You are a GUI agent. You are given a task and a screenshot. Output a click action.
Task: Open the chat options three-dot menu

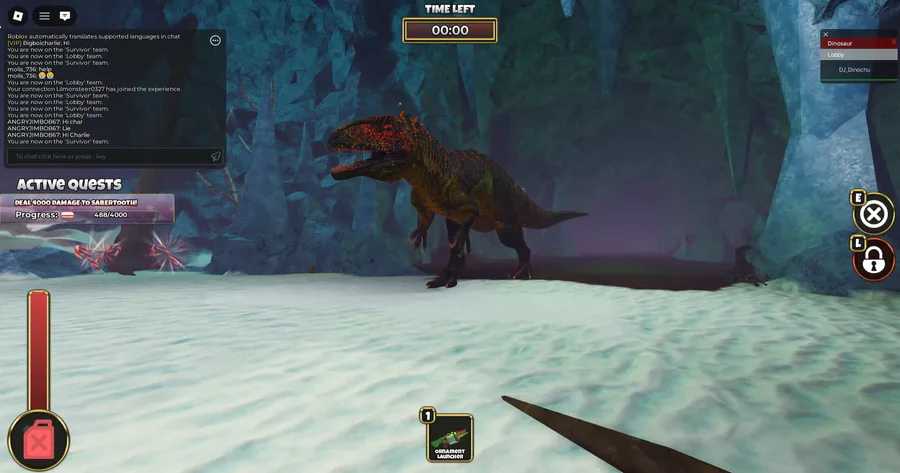[x=215, y=40]
